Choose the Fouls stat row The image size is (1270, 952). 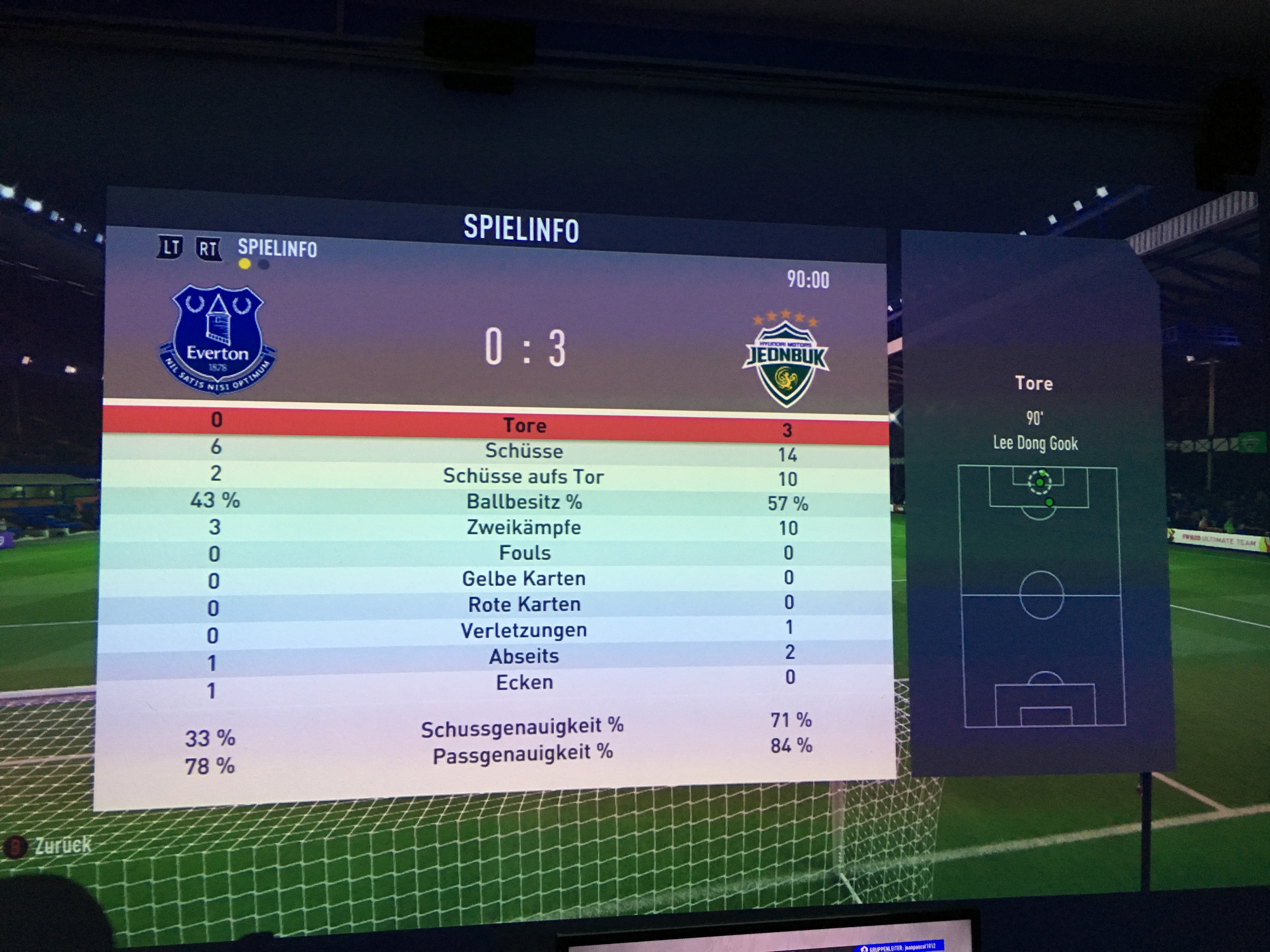coord(524,553)
